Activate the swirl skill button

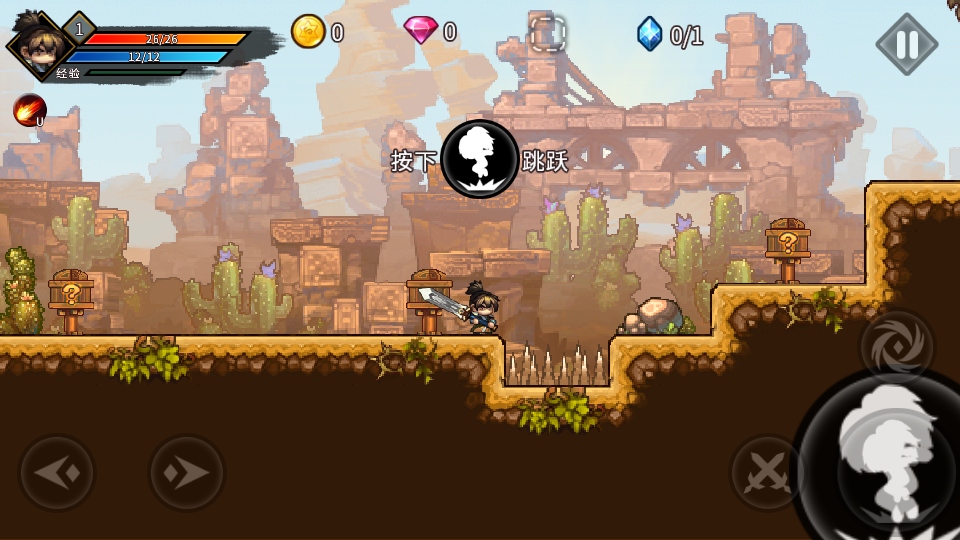click(x=897, y=347)
